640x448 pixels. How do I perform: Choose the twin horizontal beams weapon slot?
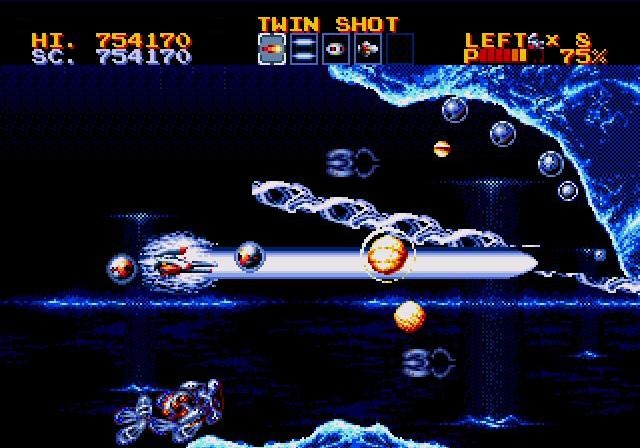304,48
